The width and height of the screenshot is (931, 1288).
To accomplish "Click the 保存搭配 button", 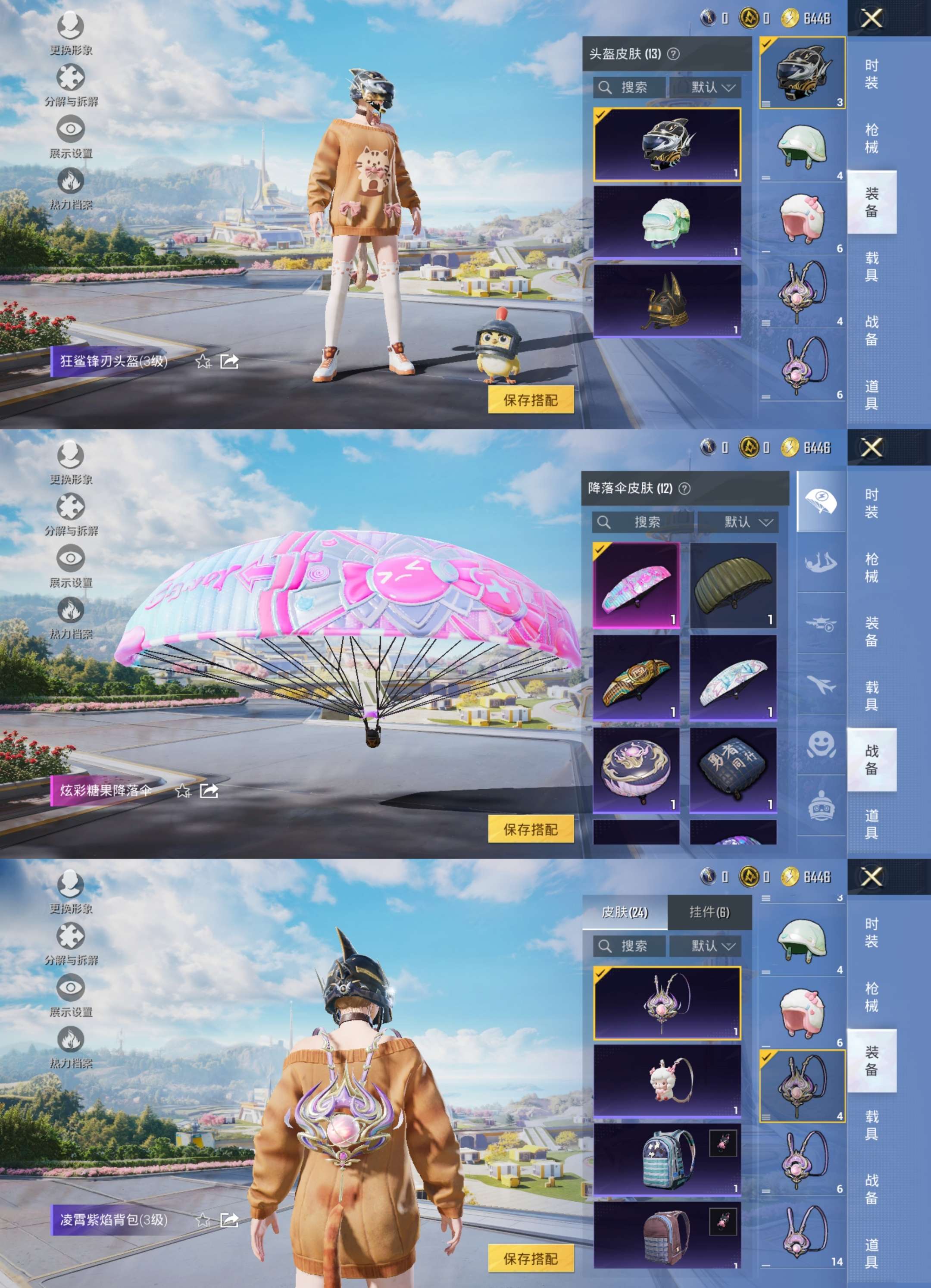I will [x=531, y=400].
